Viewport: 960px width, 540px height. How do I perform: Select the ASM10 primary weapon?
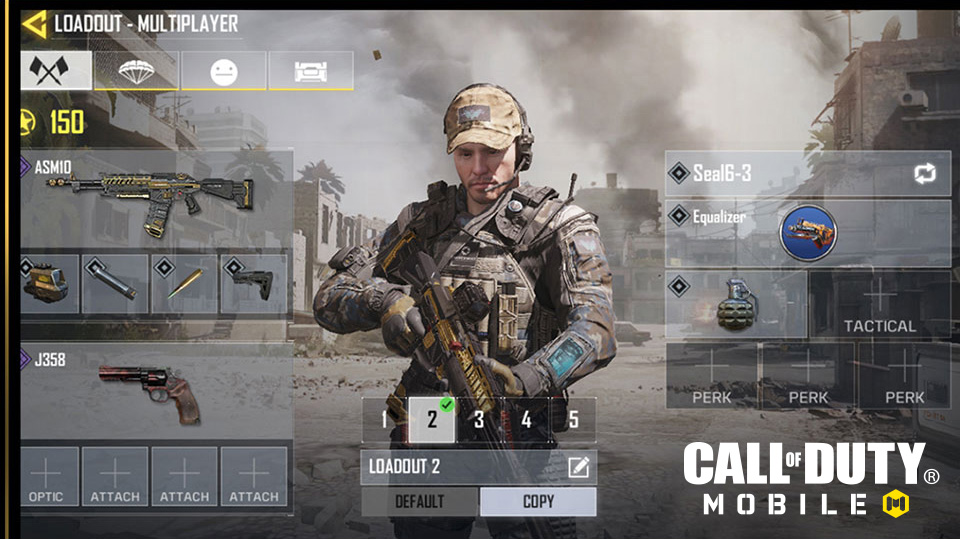(x=156, y=197)
